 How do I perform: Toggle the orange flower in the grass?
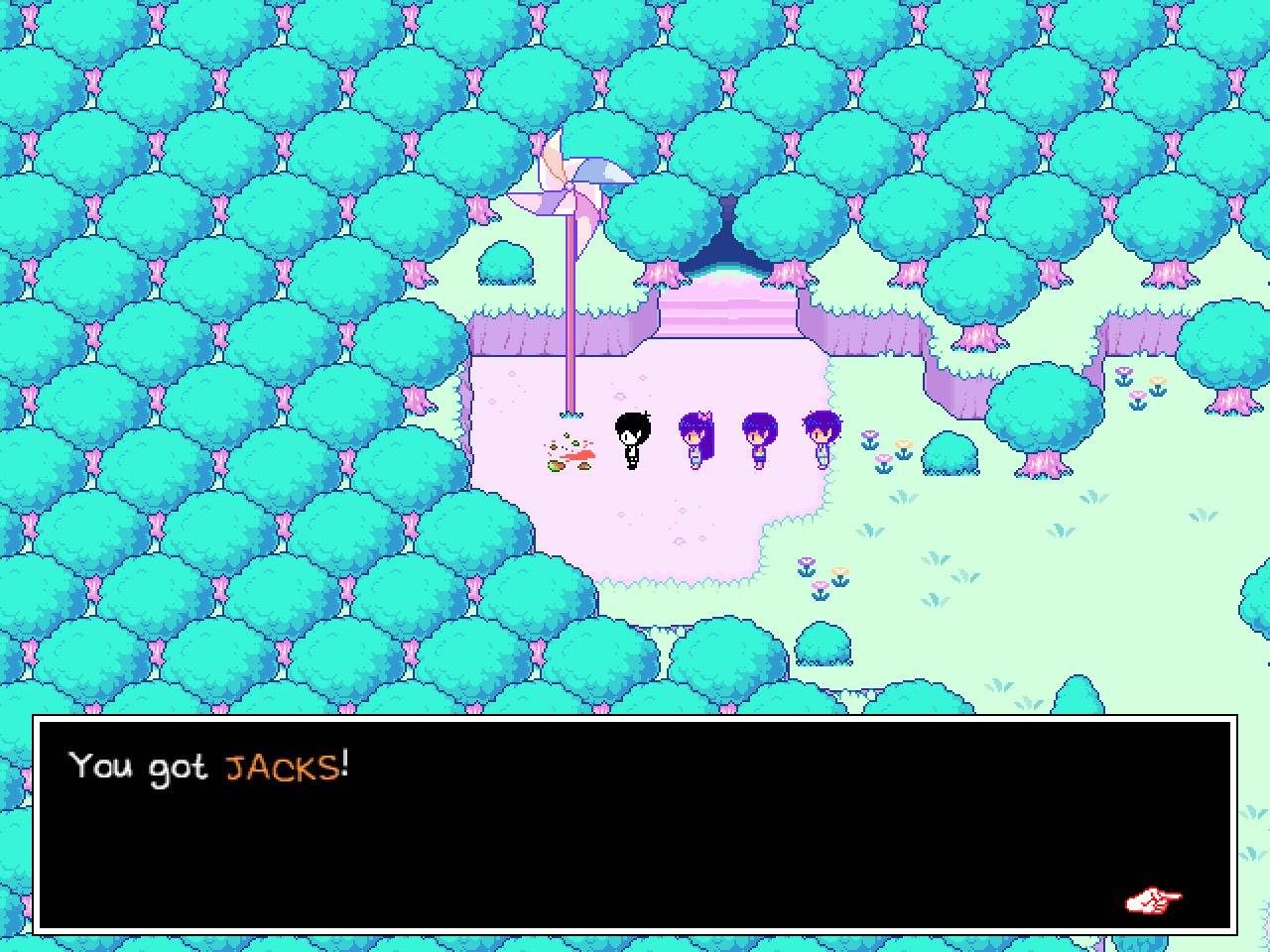coord(905,444)
